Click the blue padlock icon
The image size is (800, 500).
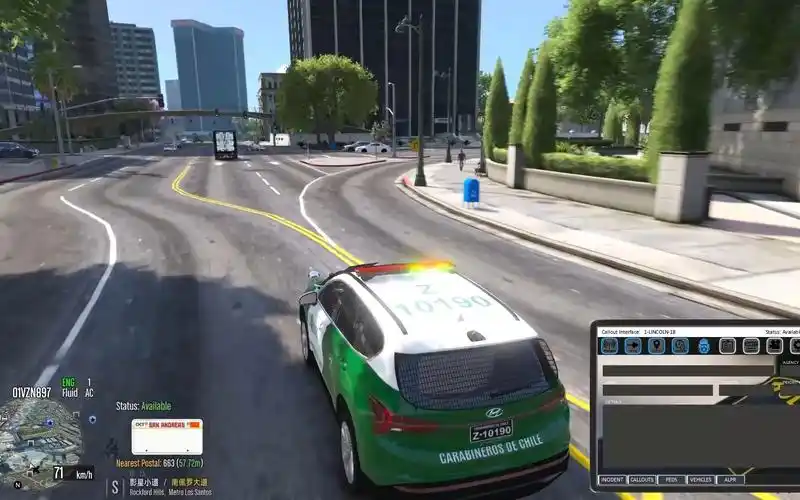703,346
